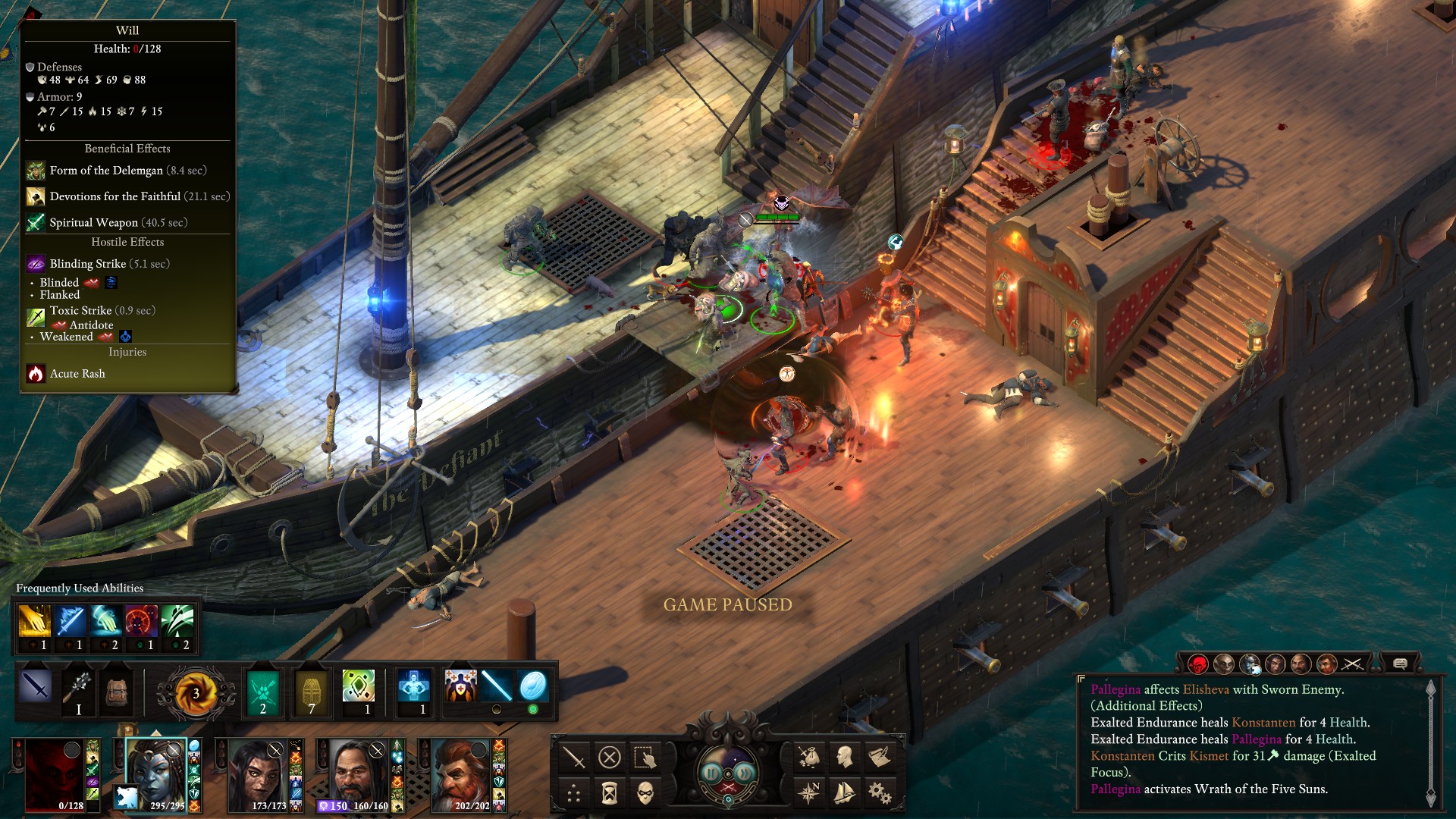Viewport: 1456px width, 819px height.
Task: Use the glowing blue shield ability
Action: (533, 686)
